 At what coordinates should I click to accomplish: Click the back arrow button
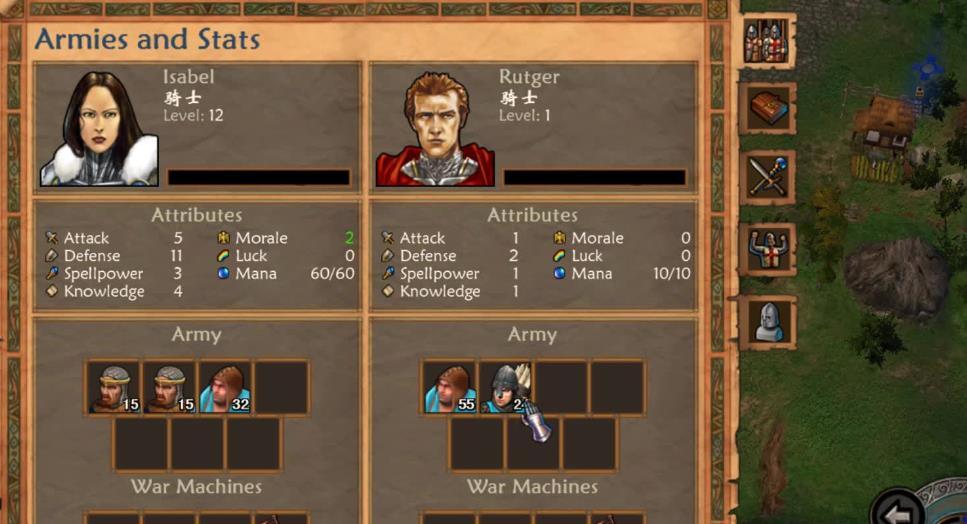[897, 509]
